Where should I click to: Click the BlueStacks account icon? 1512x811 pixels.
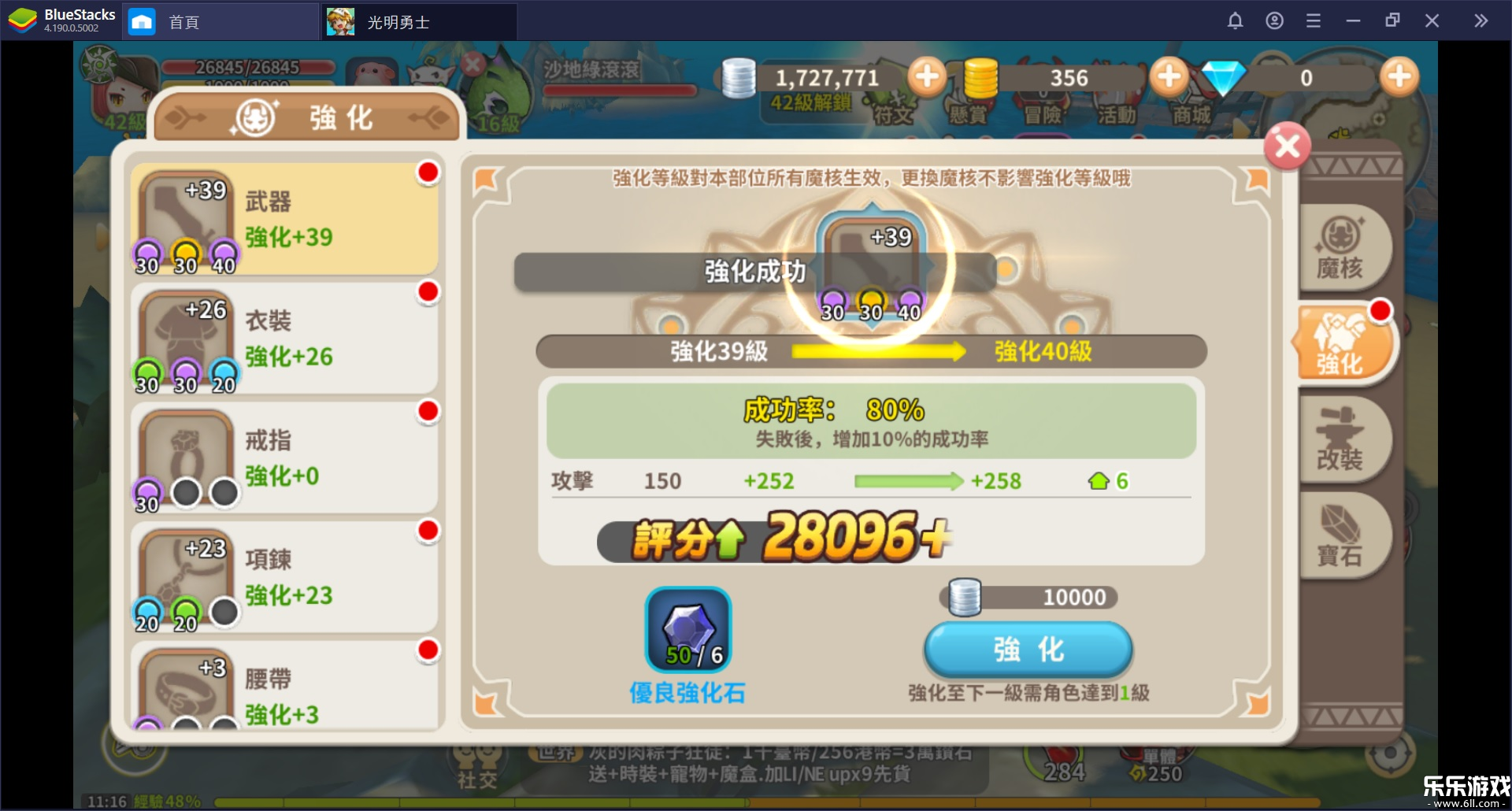(1274, 20)
